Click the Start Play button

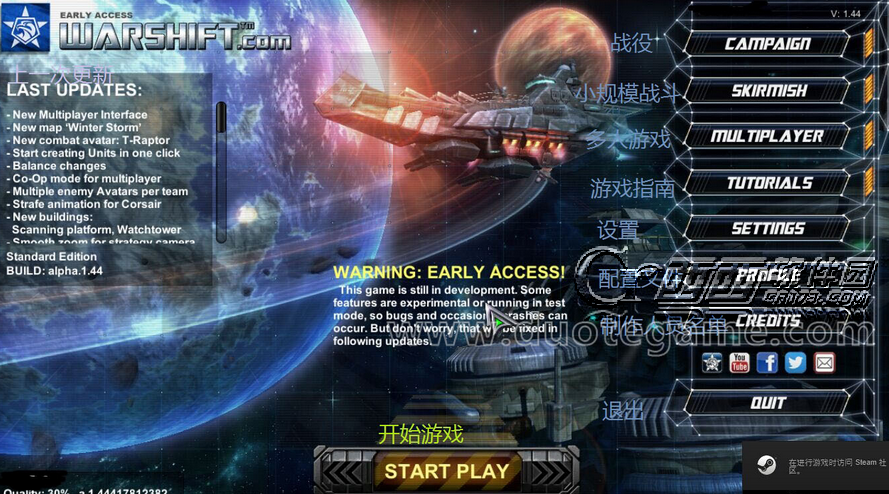click(446, 471)
